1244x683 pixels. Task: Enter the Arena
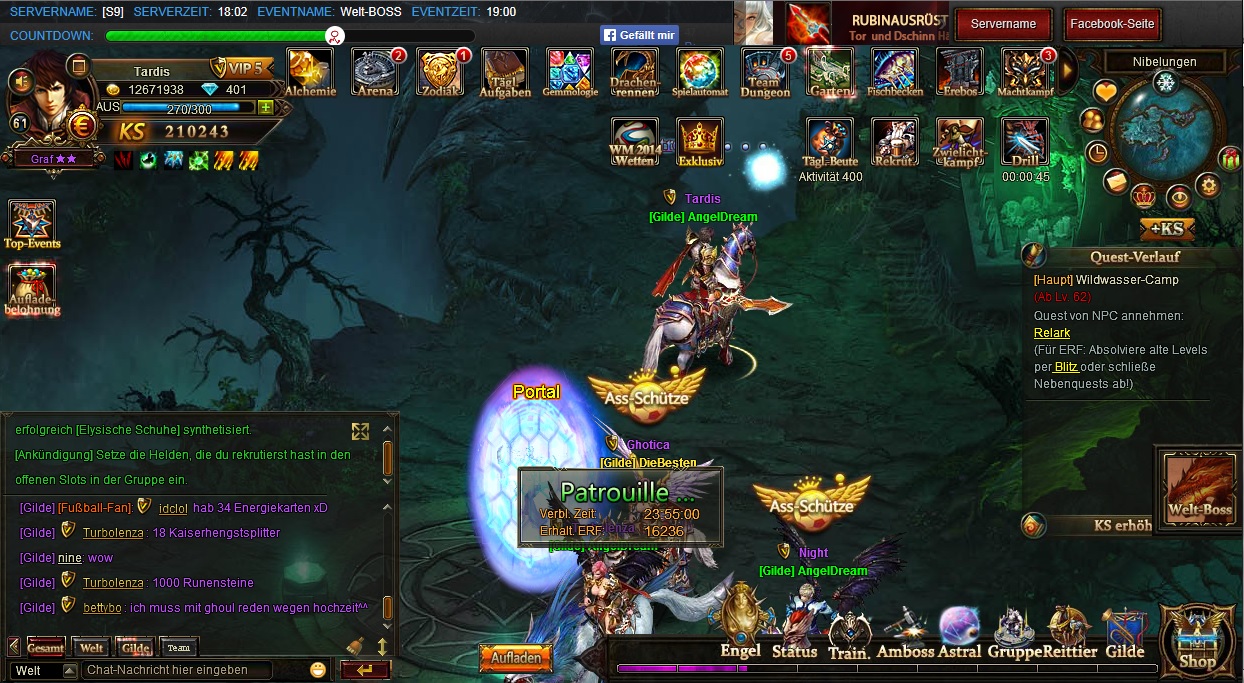click(x=375, y=71)
